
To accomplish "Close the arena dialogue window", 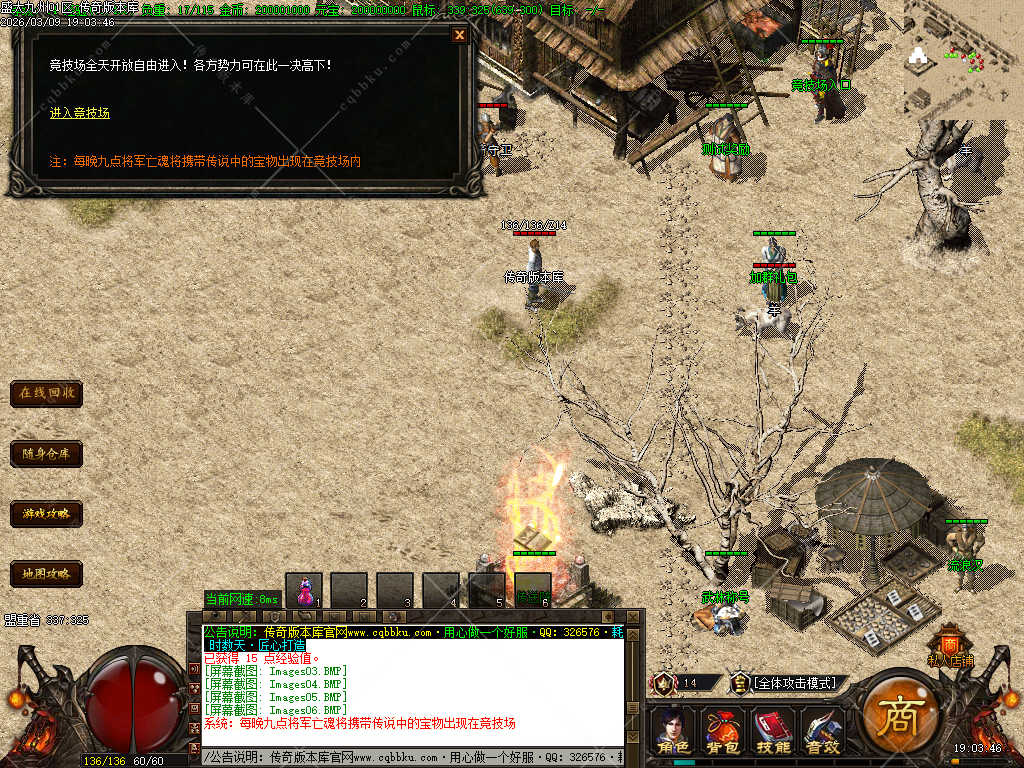I will click(460, 35).
